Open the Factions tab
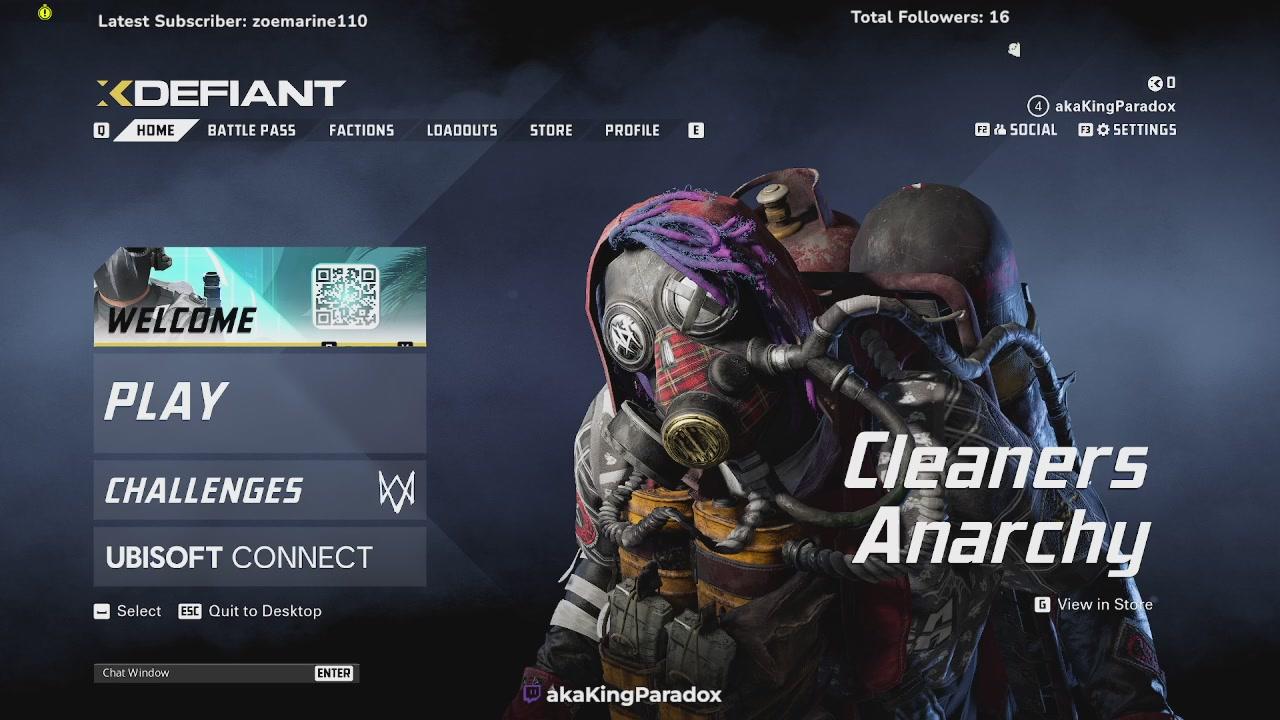The image size is (1280, 720). click(x=361, y=129)
